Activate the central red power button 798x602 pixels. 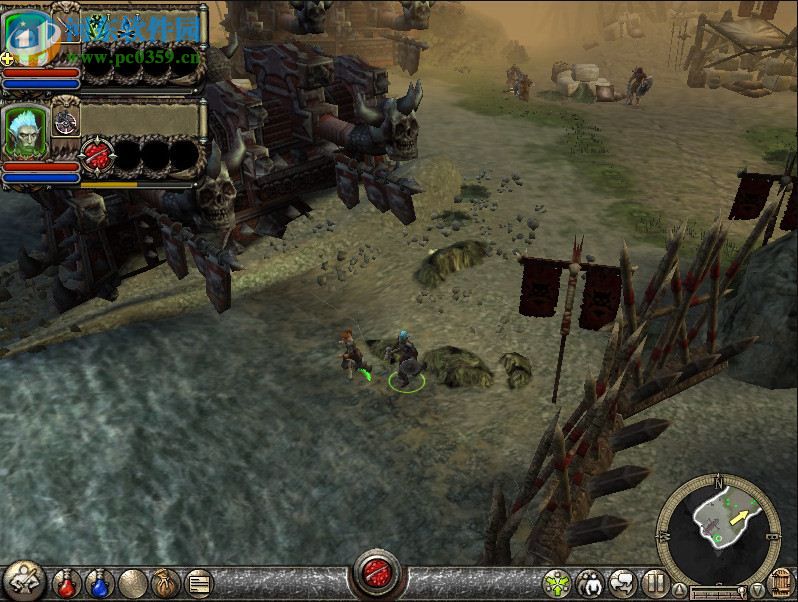(377, 577)
